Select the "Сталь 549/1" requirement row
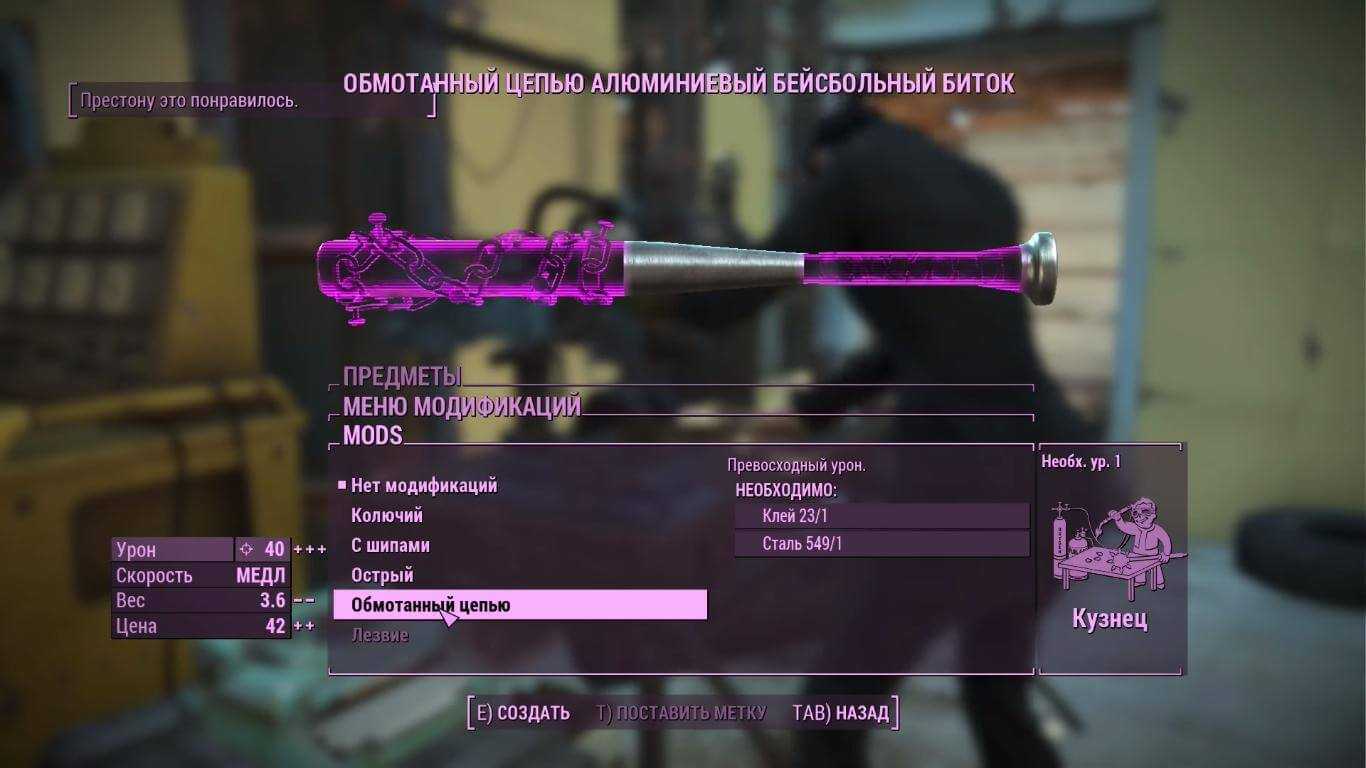This screenshot has height=768, width=1366. [x=881, y=544]
